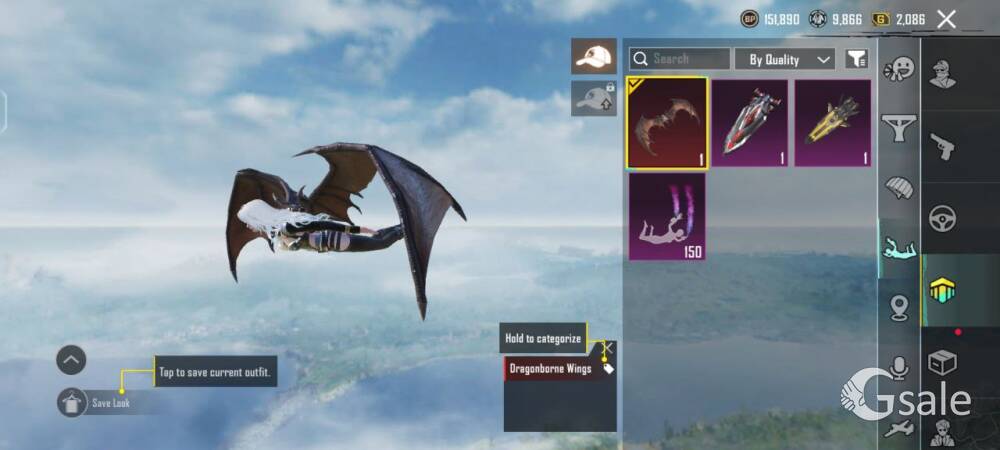Close the Dragonborne Wings tooltip
The width and height of the screenshot is (1000, 450).
(607, 348)
